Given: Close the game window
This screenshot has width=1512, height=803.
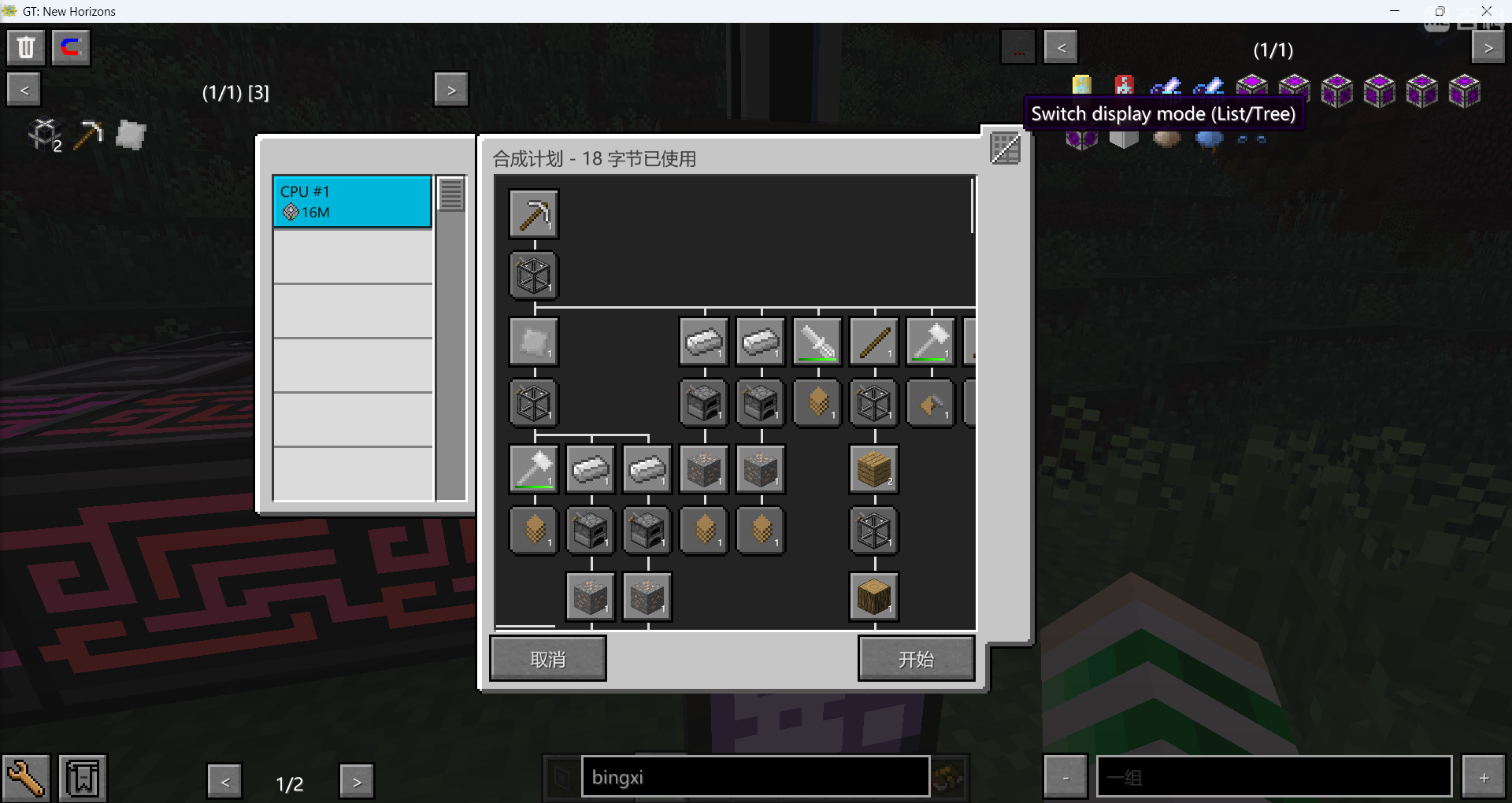Looking at the screenshot, I should (x=1486, y=11).
